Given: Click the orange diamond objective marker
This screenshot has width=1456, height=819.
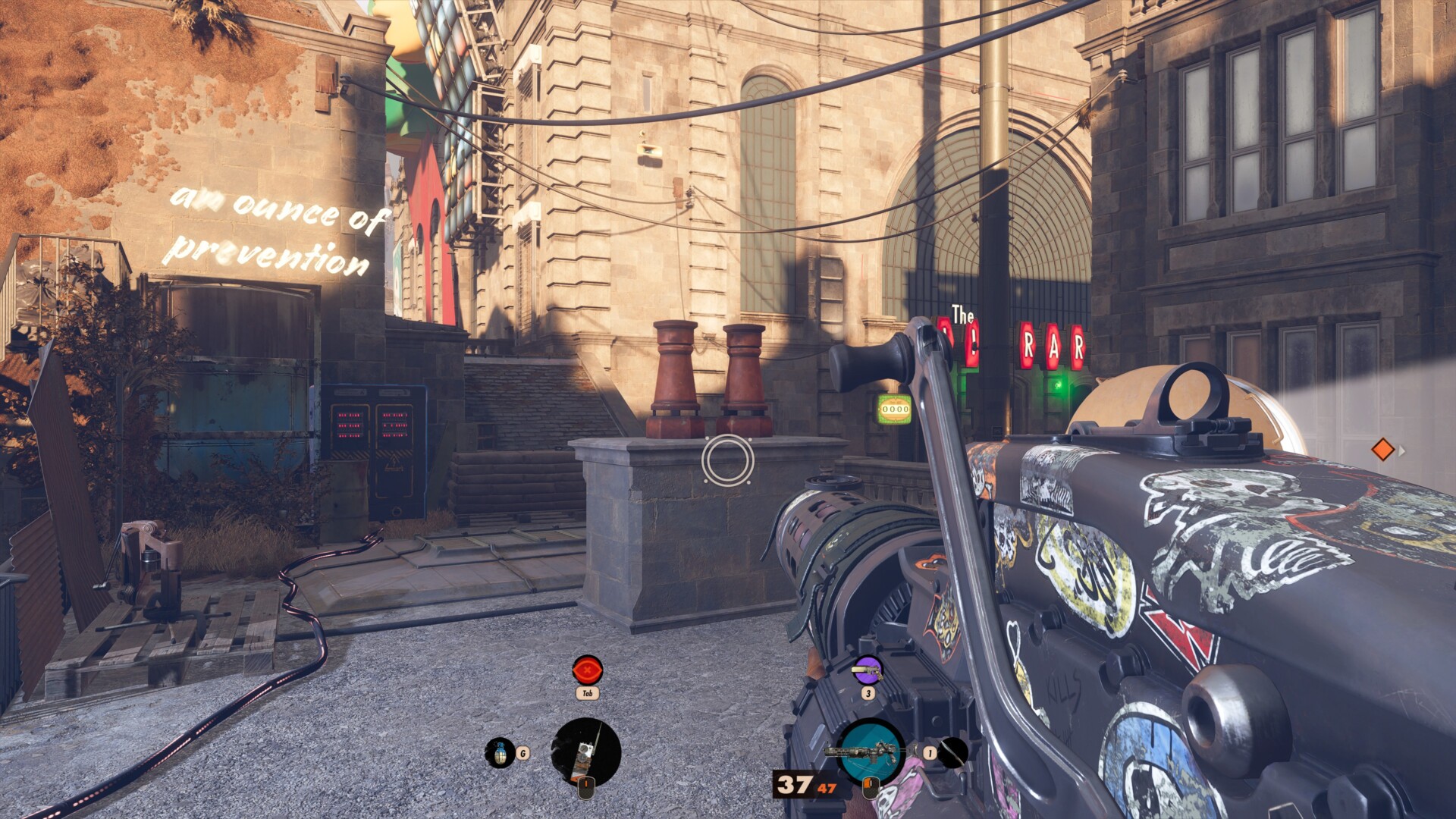Looking at the screenshot, I should pyautogui.click(x=1382, y=450).
